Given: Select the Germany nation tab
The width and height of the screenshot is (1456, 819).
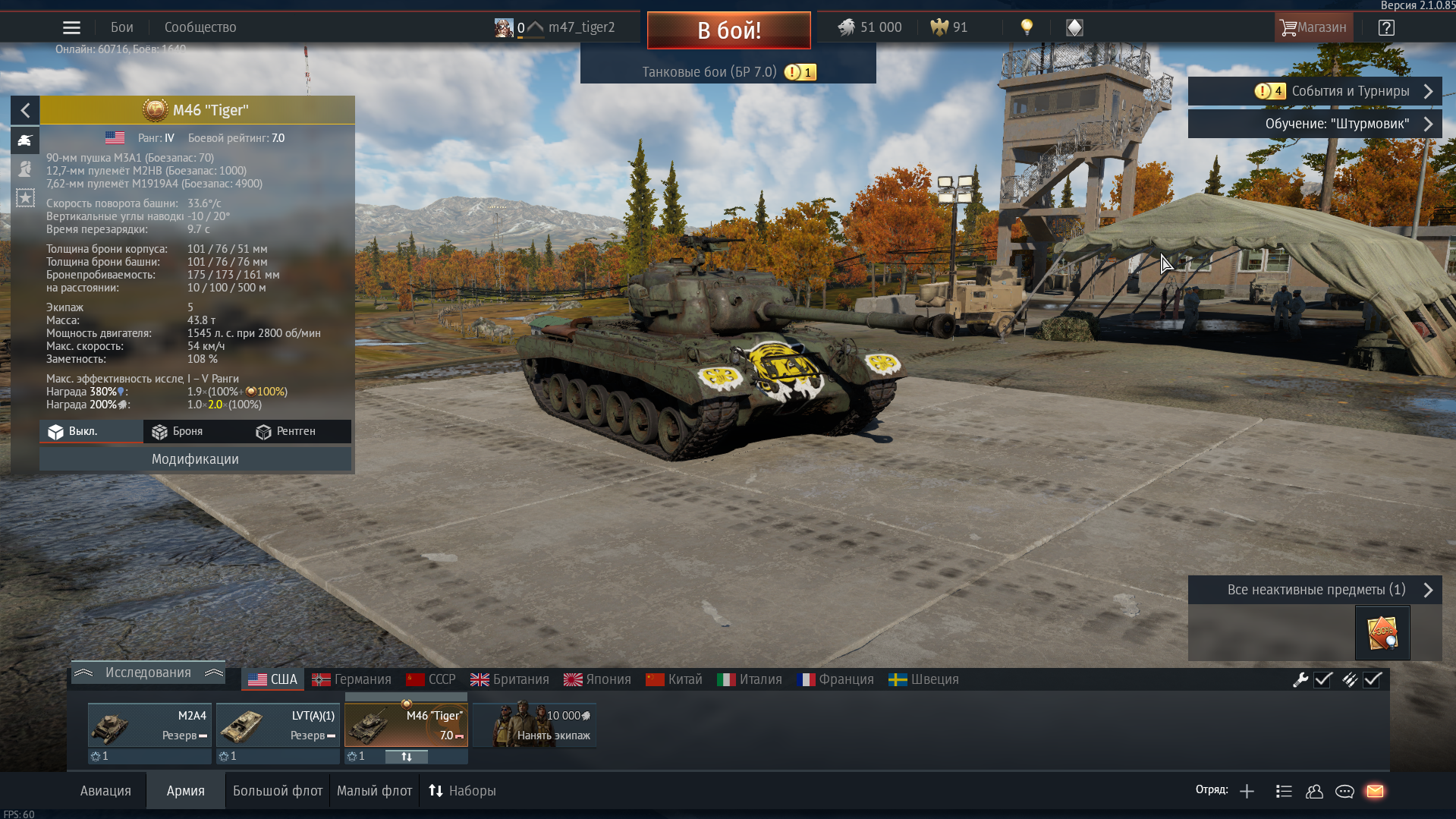Looking at the screenshot, I should pyautogui.click(x=352, y=679).
